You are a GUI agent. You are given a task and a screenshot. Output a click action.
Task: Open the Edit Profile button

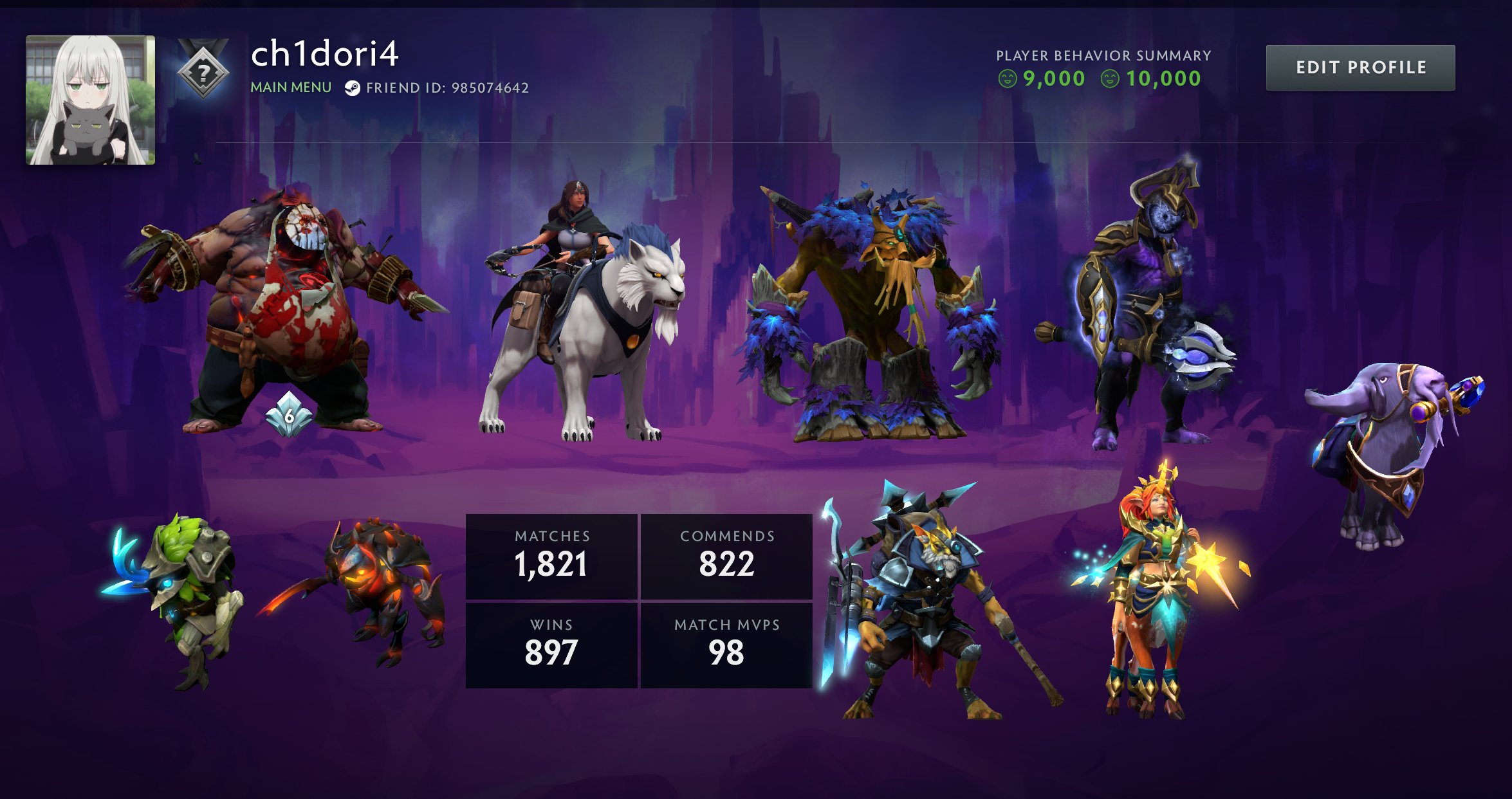tap(1360, 68)
